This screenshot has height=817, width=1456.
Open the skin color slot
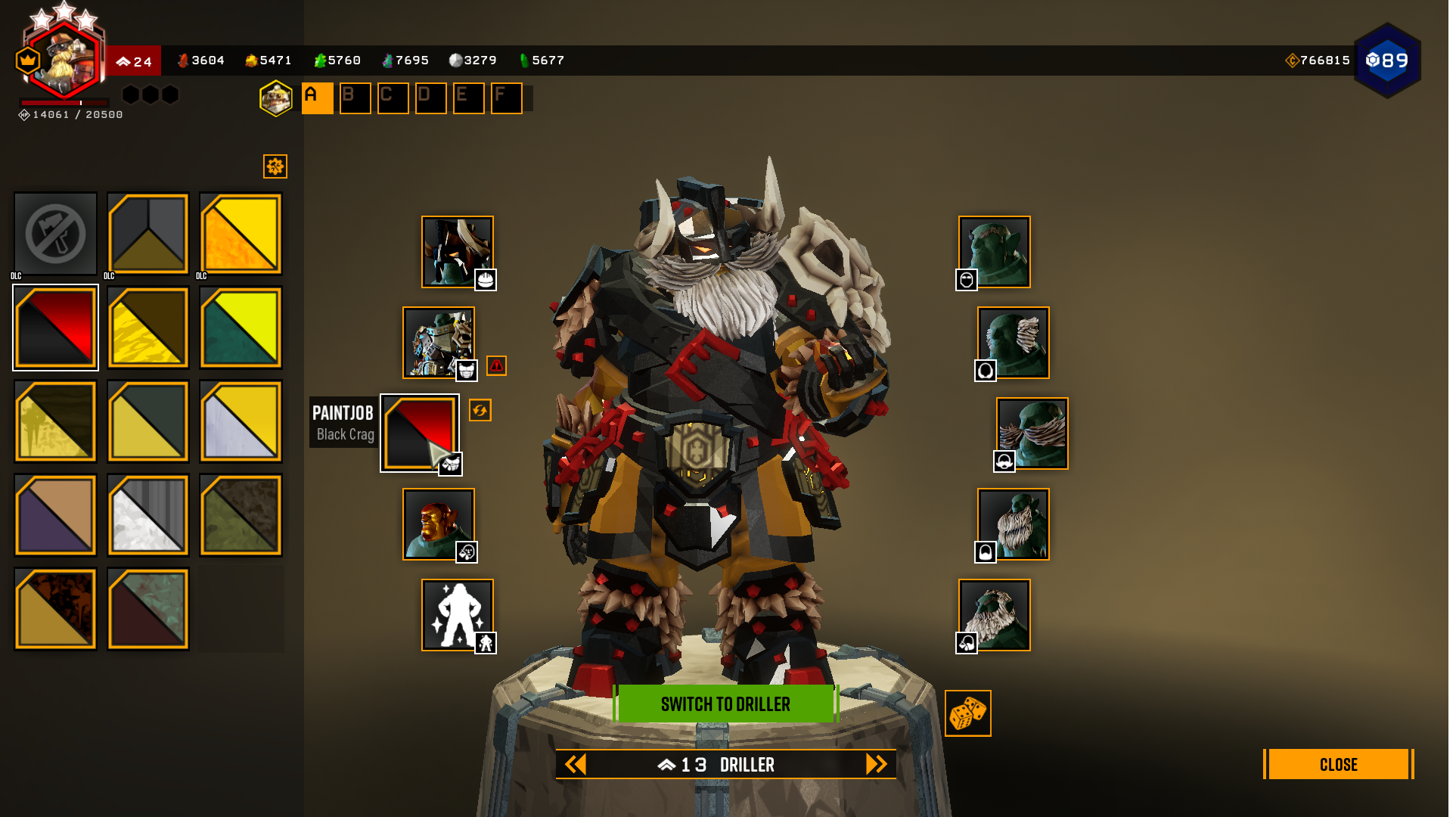pos(439,524)
